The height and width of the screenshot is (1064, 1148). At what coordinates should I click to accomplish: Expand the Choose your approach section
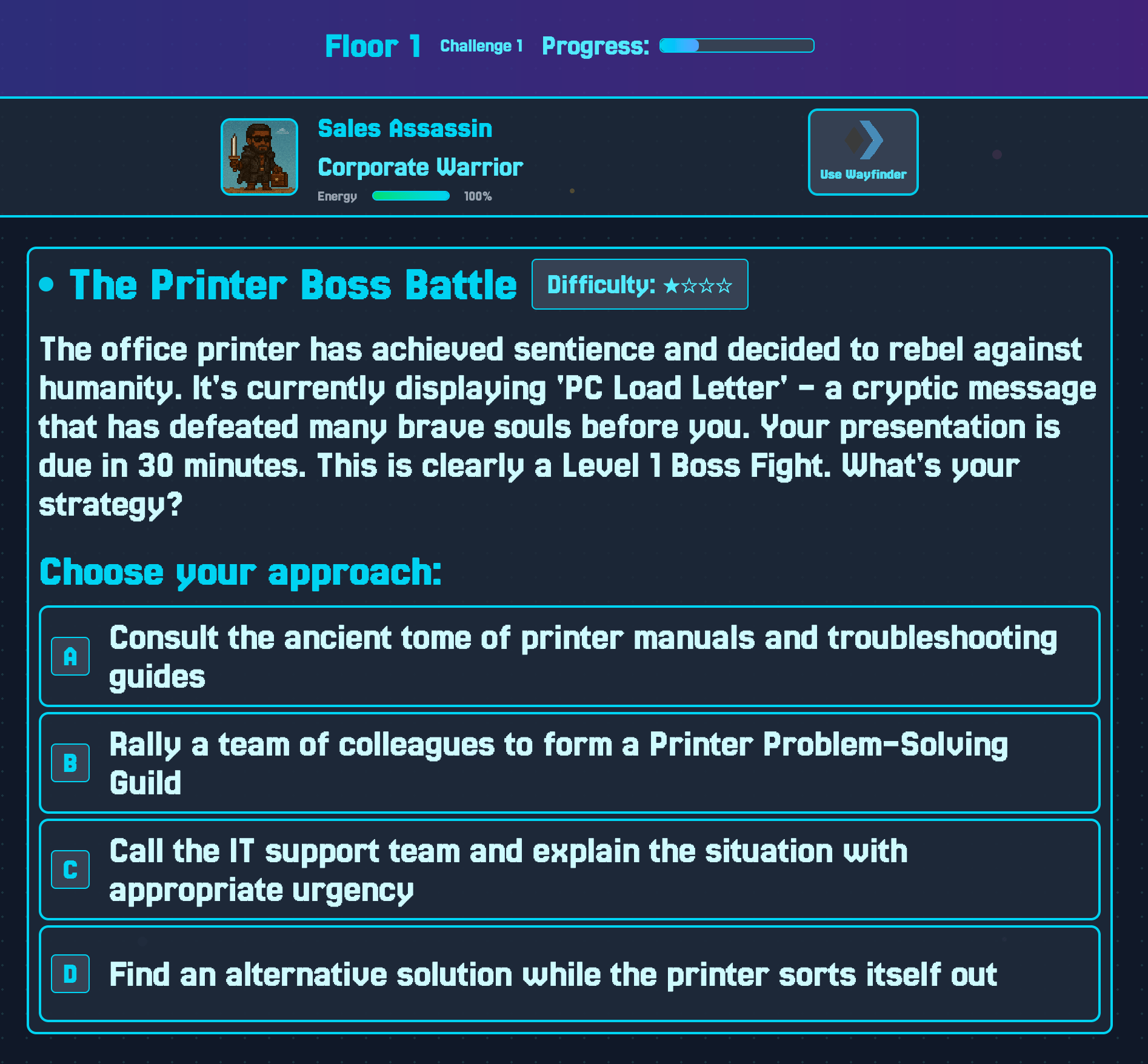[x=242, y=571]
